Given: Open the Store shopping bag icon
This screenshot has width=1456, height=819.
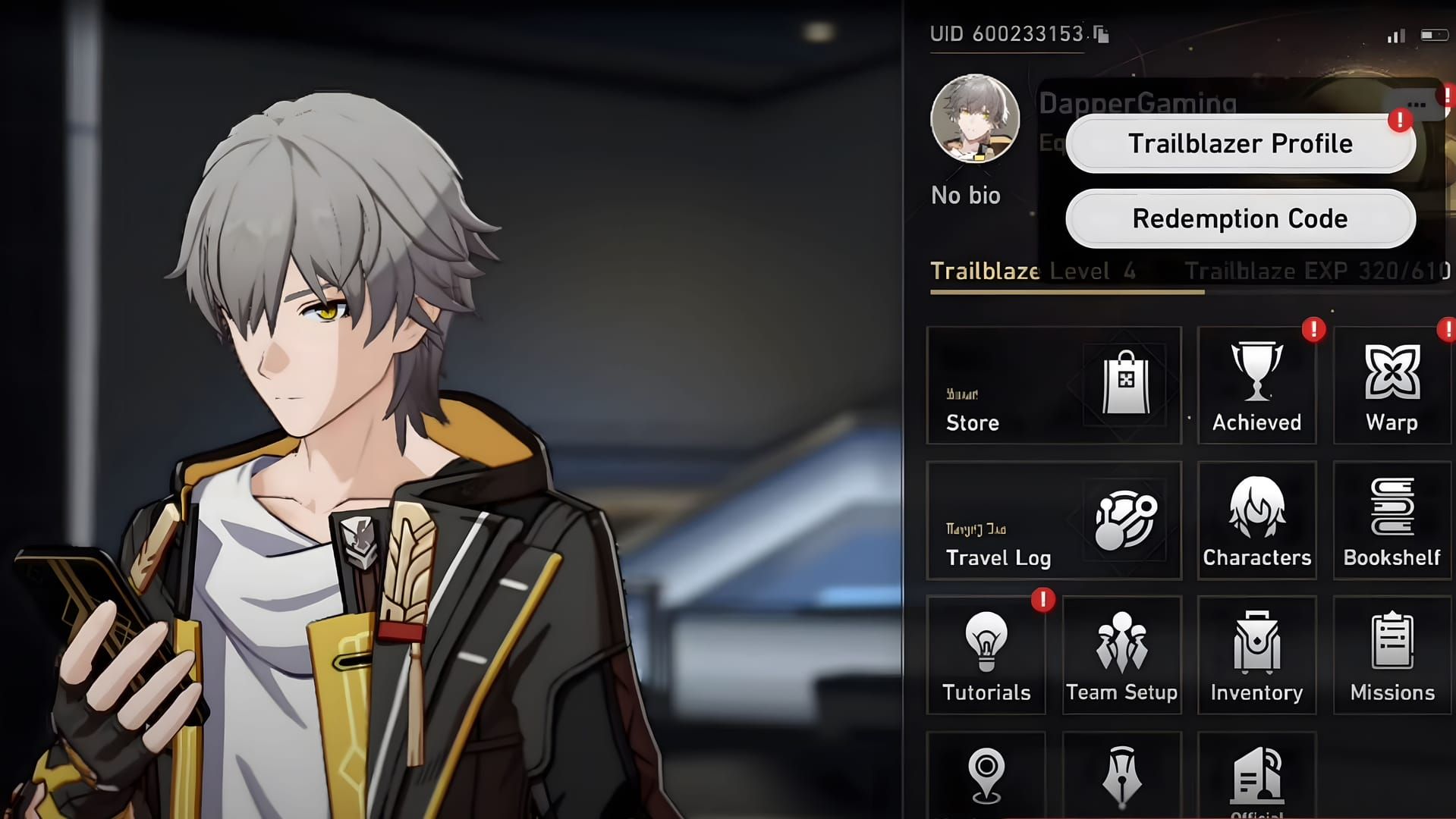Looking at the screenshot, I should tap(1126, 383).
